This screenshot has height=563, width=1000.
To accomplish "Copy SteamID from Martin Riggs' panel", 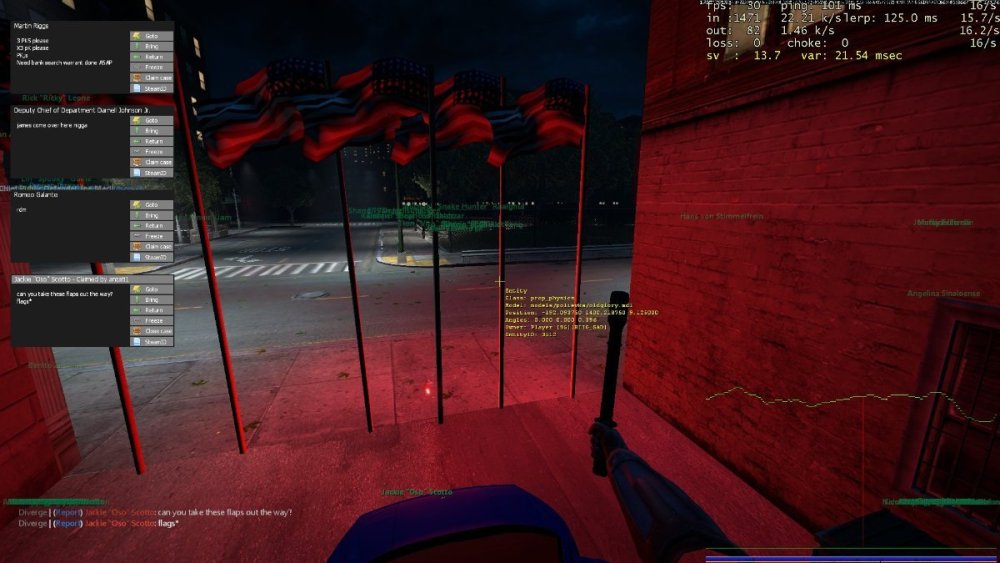I will 151,88.
